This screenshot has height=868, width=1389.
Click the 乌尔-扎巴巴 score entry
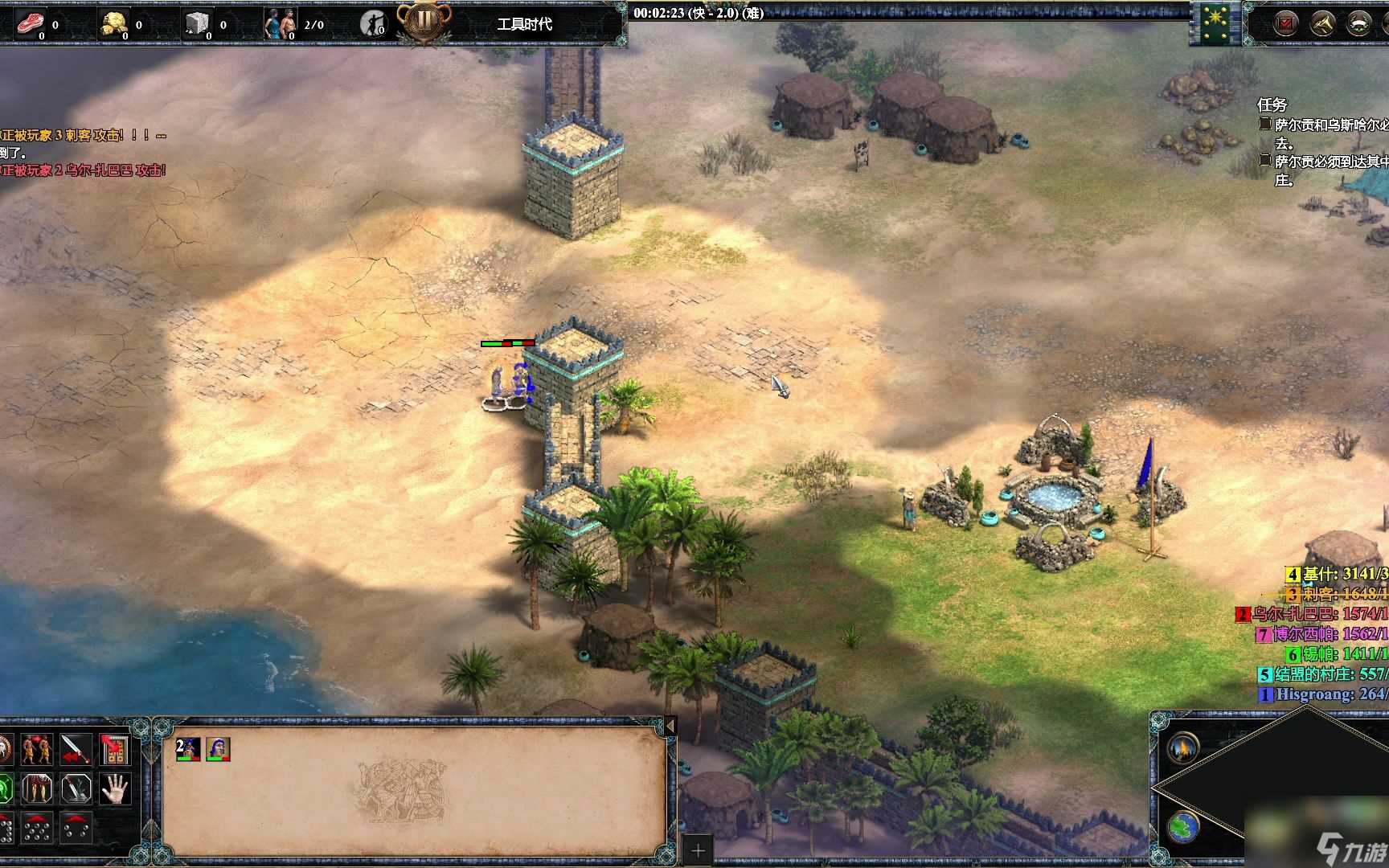pos(1302,614)
